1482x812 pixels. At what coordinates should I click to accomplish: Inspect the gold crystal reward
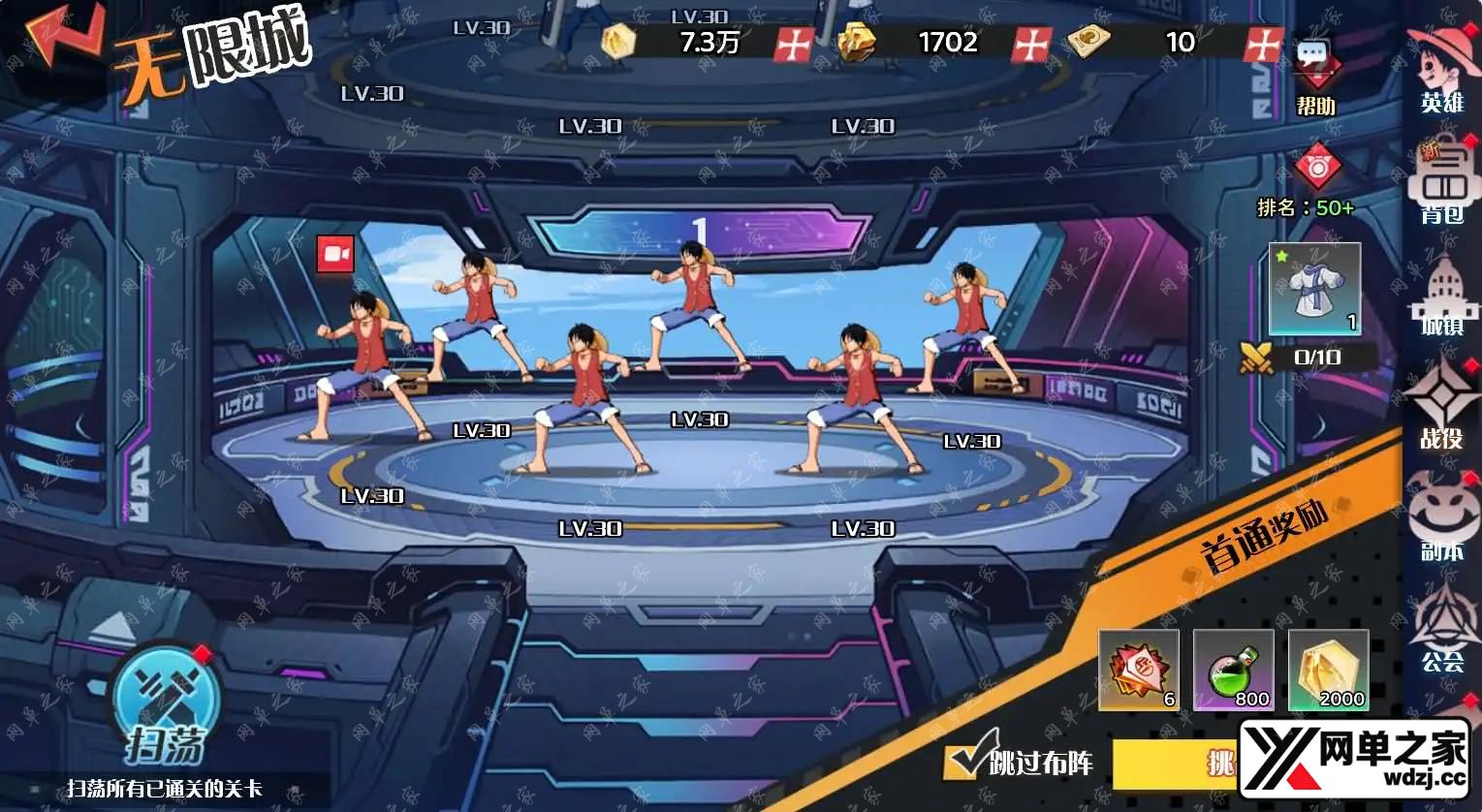1328,670
